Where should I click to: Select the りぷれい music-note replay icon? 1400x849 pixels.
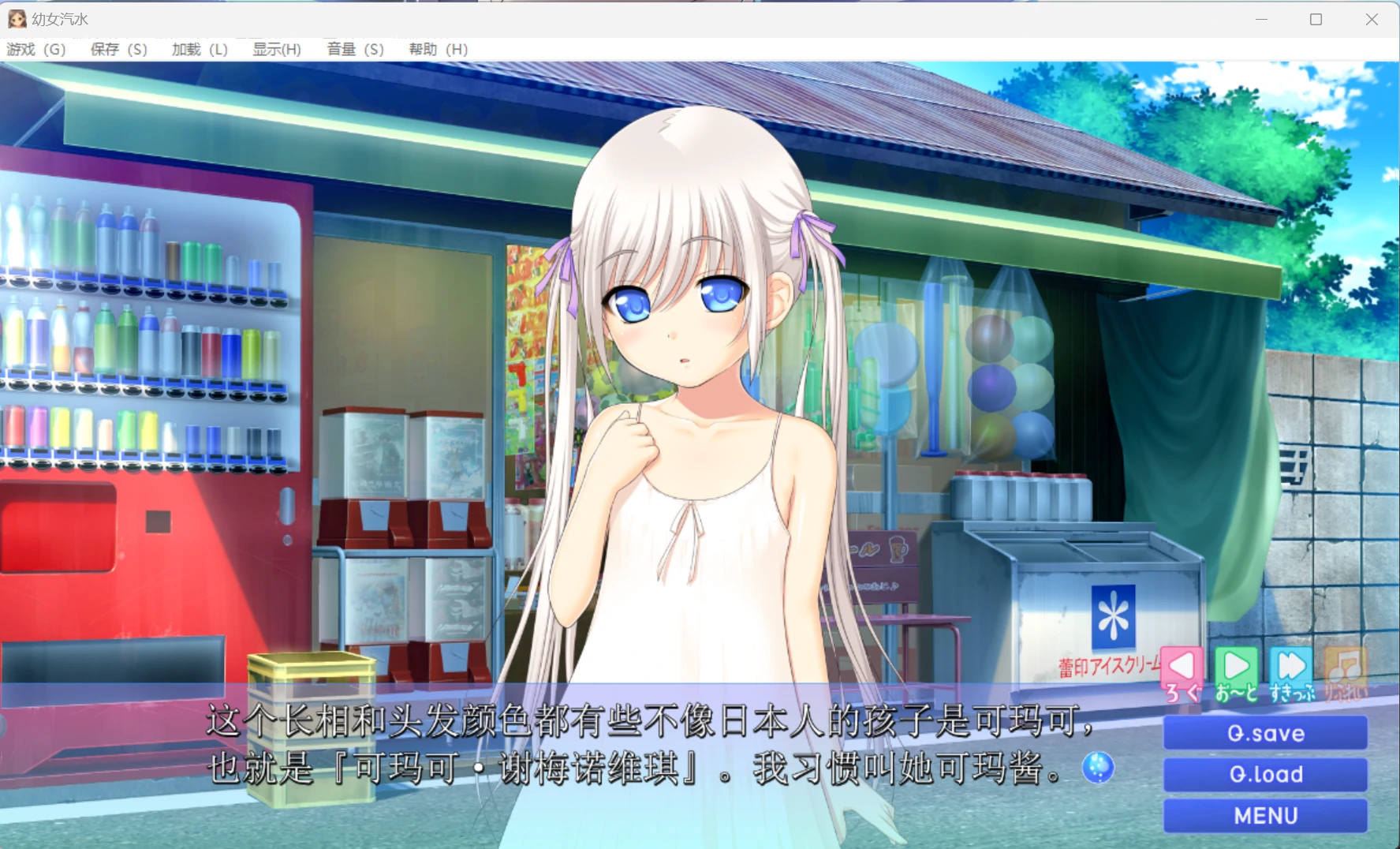pyautogui.click(x=1346, y=667)
